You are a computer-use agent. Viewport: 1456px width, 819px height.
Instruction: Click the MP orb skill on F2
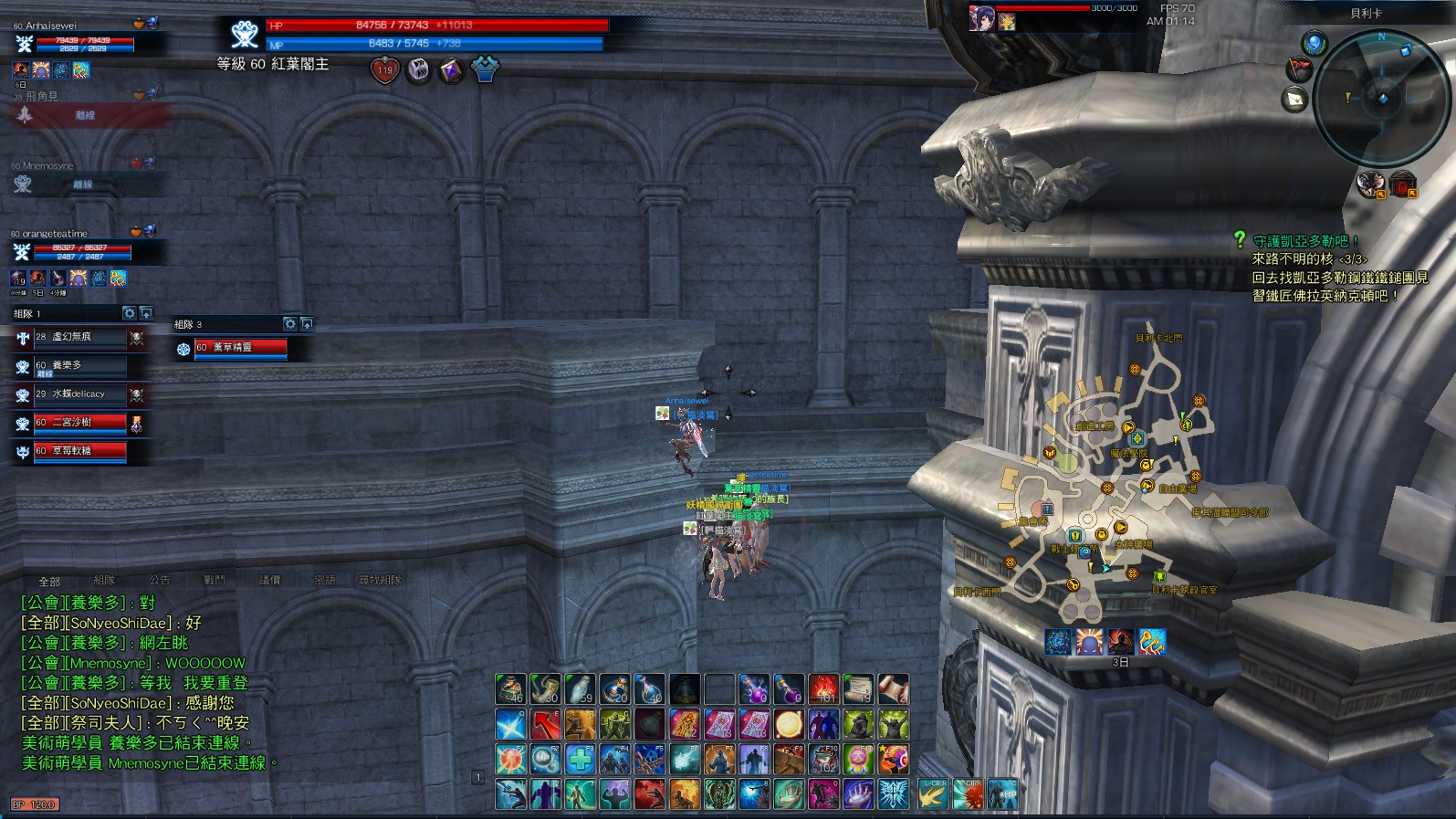pos(546,759)
